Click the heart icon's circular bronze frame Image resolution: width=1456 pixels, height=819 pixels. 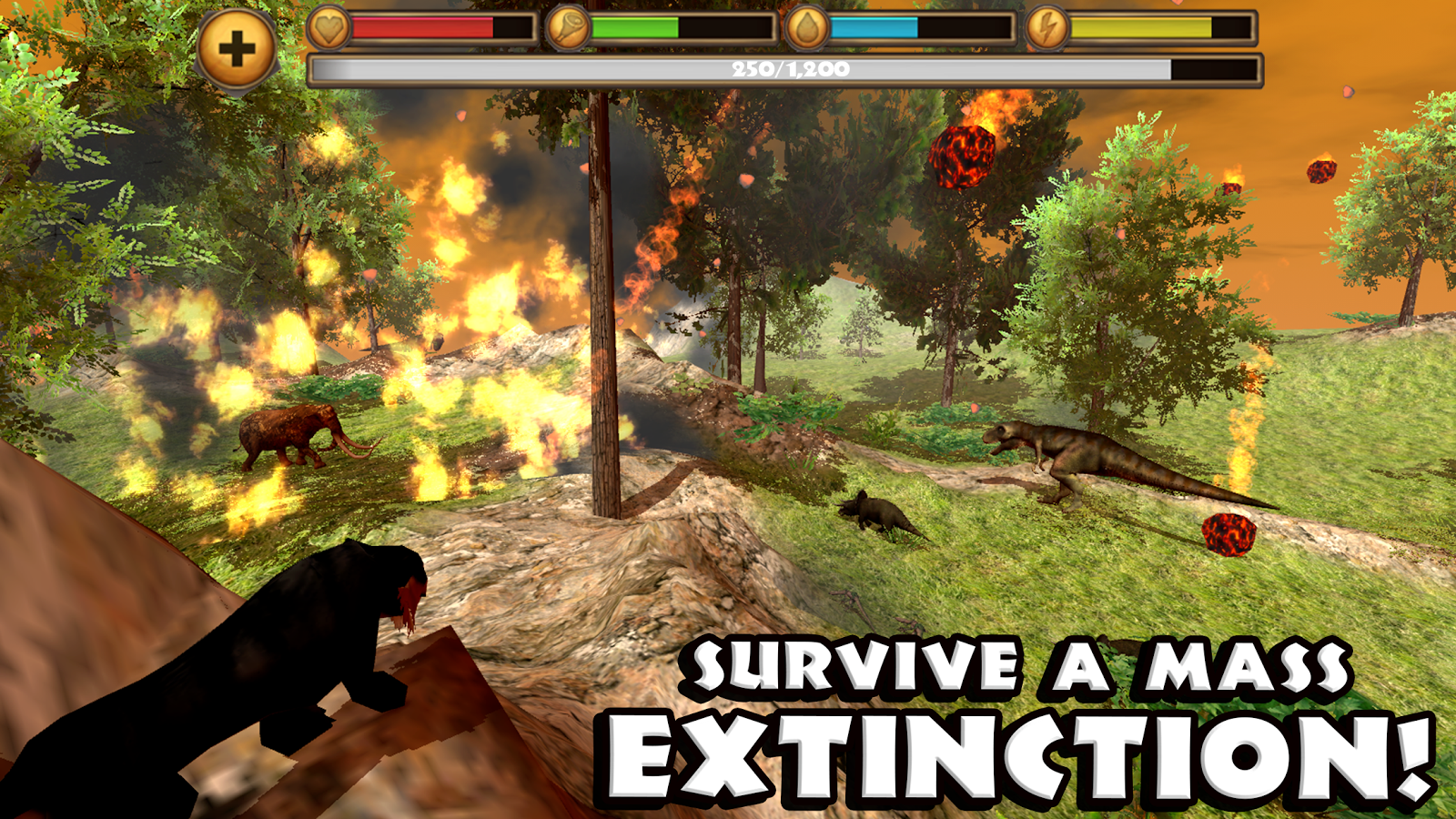[330, 27]
